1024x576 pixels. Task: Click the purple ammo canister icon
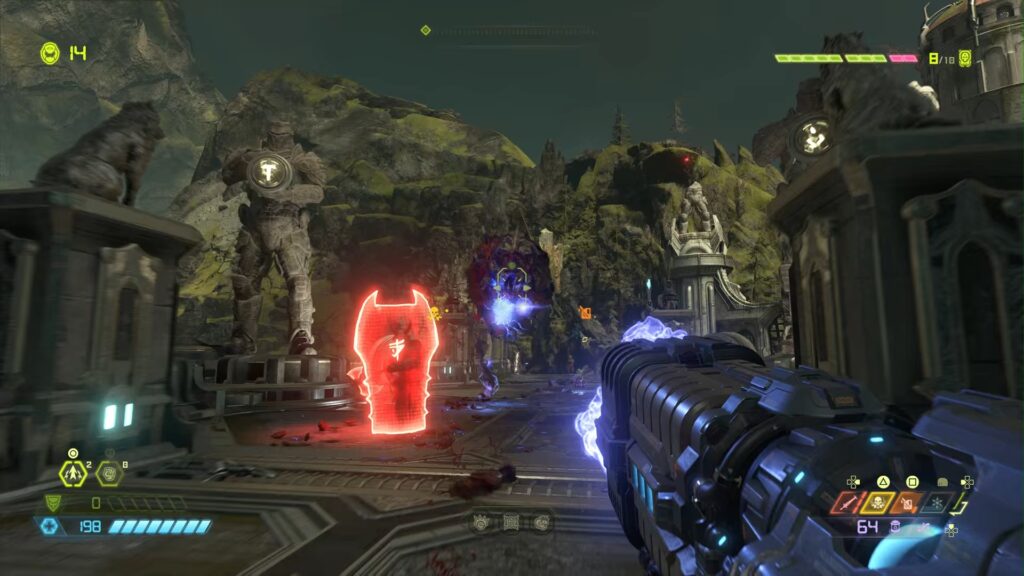tap(897, 526)
